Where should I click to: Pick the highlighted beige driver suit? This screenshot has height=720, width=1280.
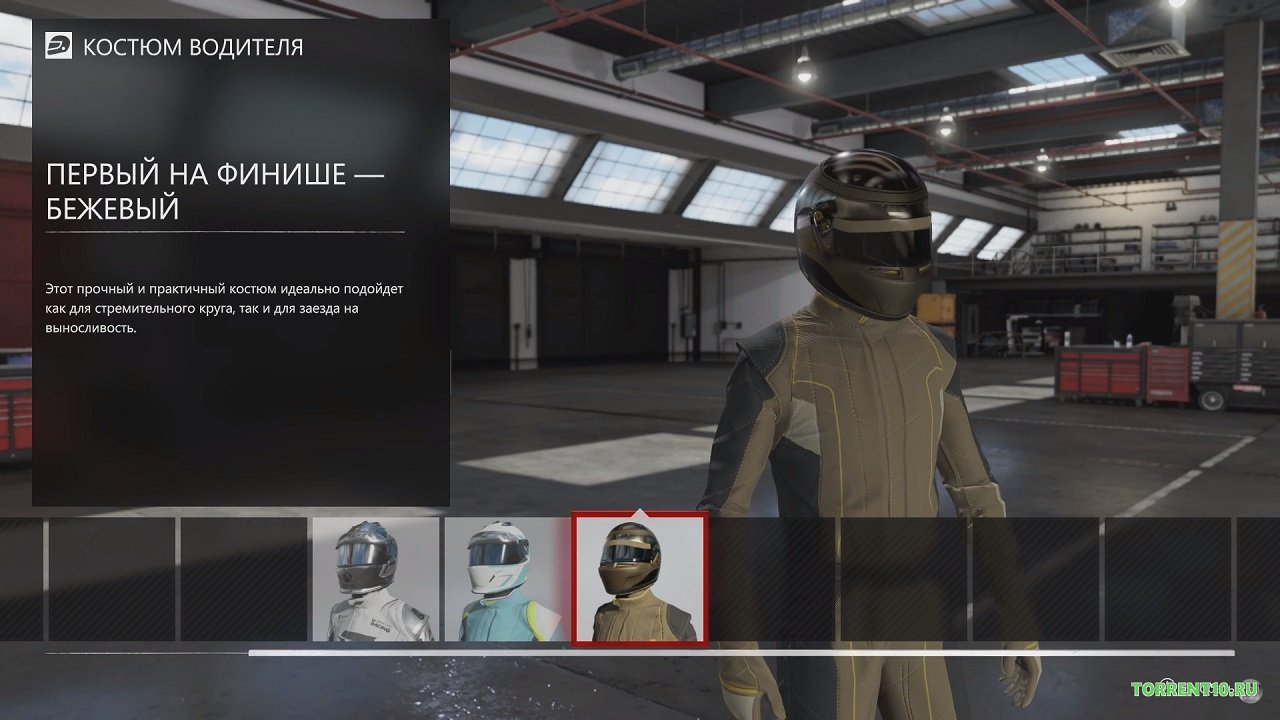tap(639, 579)
